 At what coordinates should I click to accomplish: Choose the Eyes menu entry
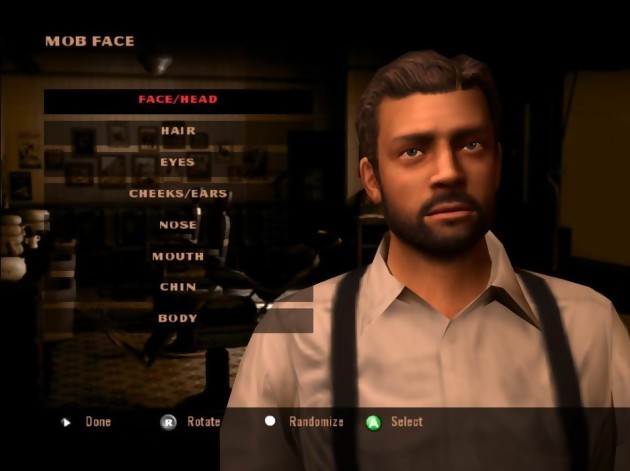178,162
